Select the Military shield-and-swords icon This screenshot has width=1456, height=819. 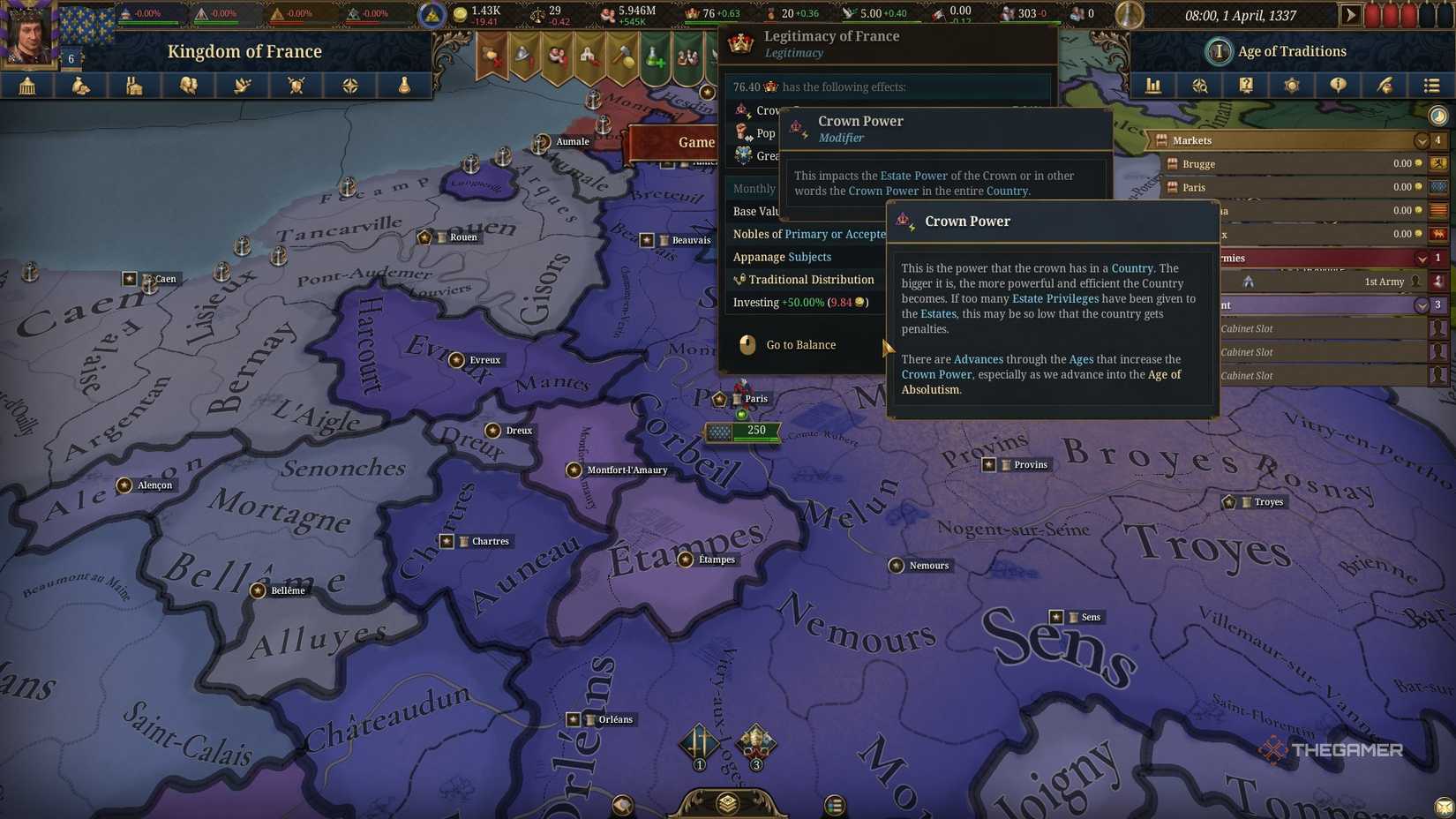coord(296,86)
